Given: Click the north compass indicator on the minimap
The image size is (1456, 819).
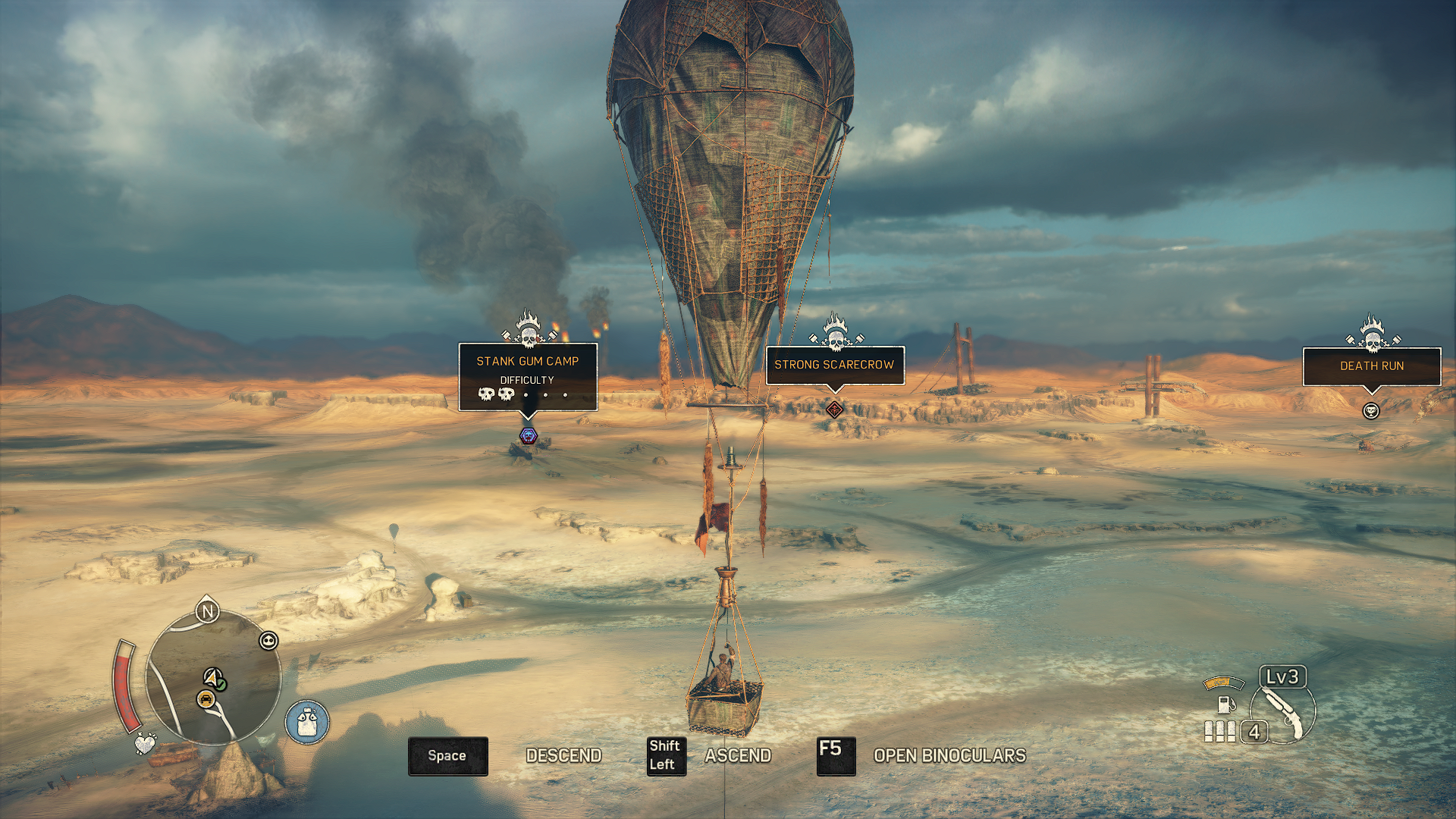Looking at the screenshot, I should tap(207, 611).
